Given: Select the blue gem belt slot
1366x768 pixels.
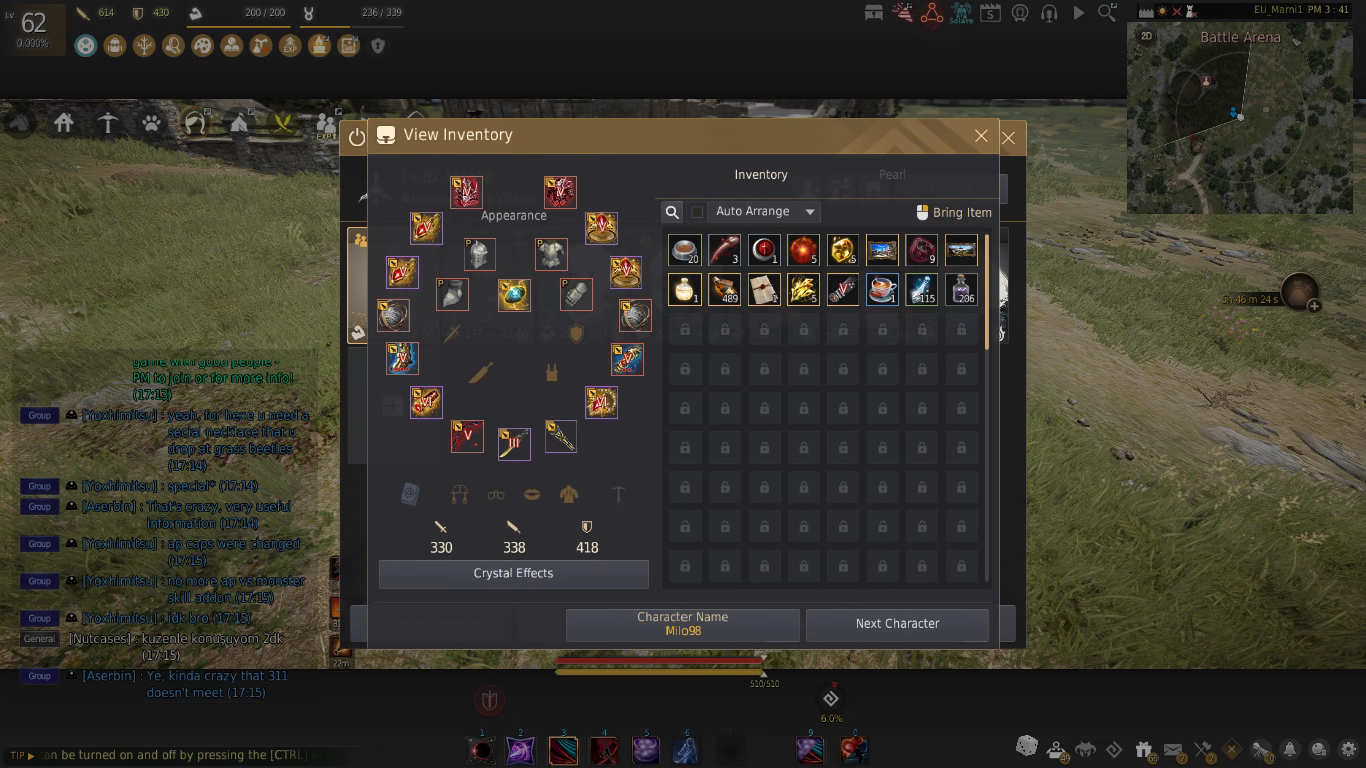Looking at the screenshot, I should click(514, 295).
